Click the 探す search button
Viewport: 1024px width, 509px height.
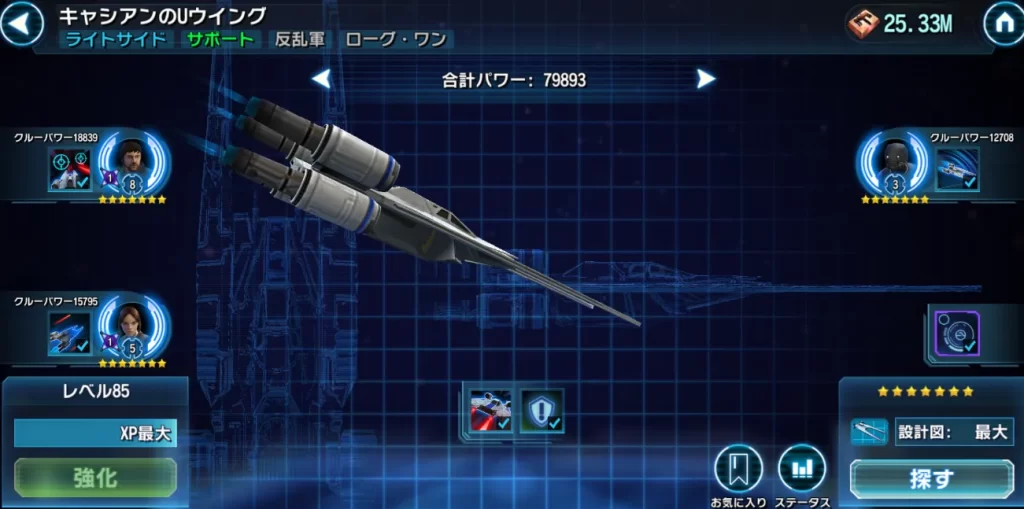931,478
